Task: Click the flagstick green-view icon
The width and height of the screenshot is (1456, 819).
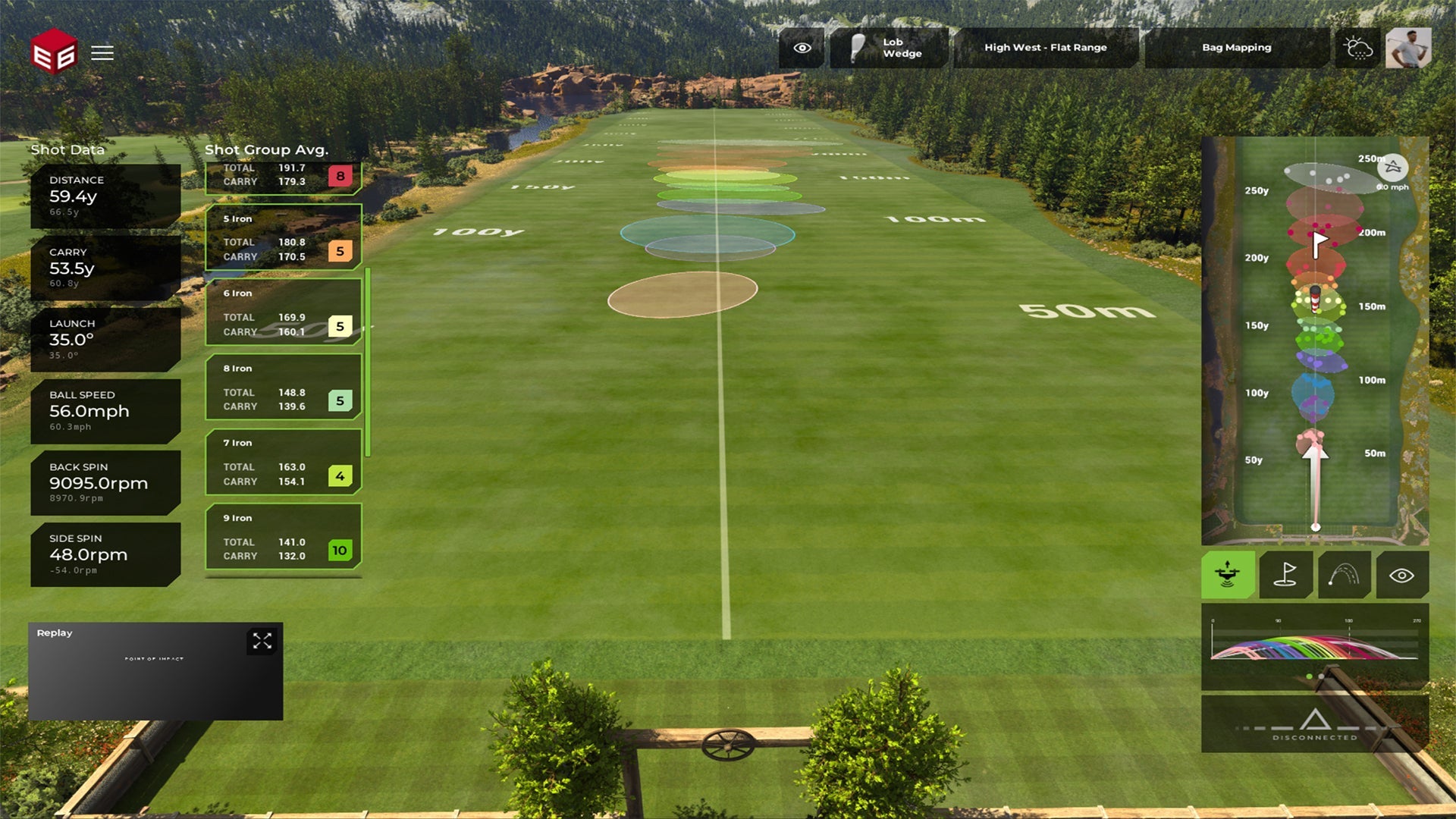Action: [1285, 575]
